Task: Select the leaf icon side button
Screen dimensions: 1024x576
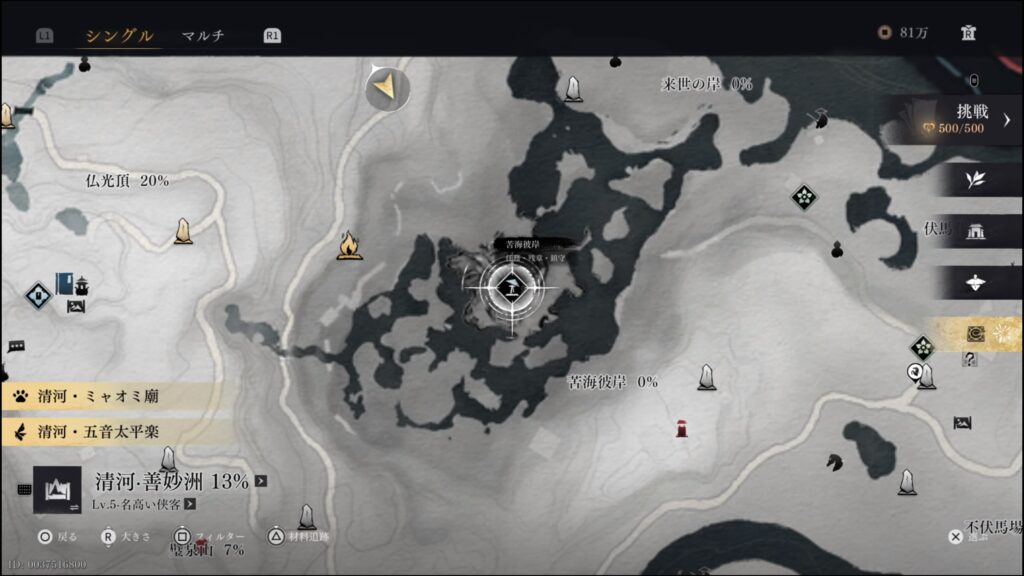Action: click(975, 180)
